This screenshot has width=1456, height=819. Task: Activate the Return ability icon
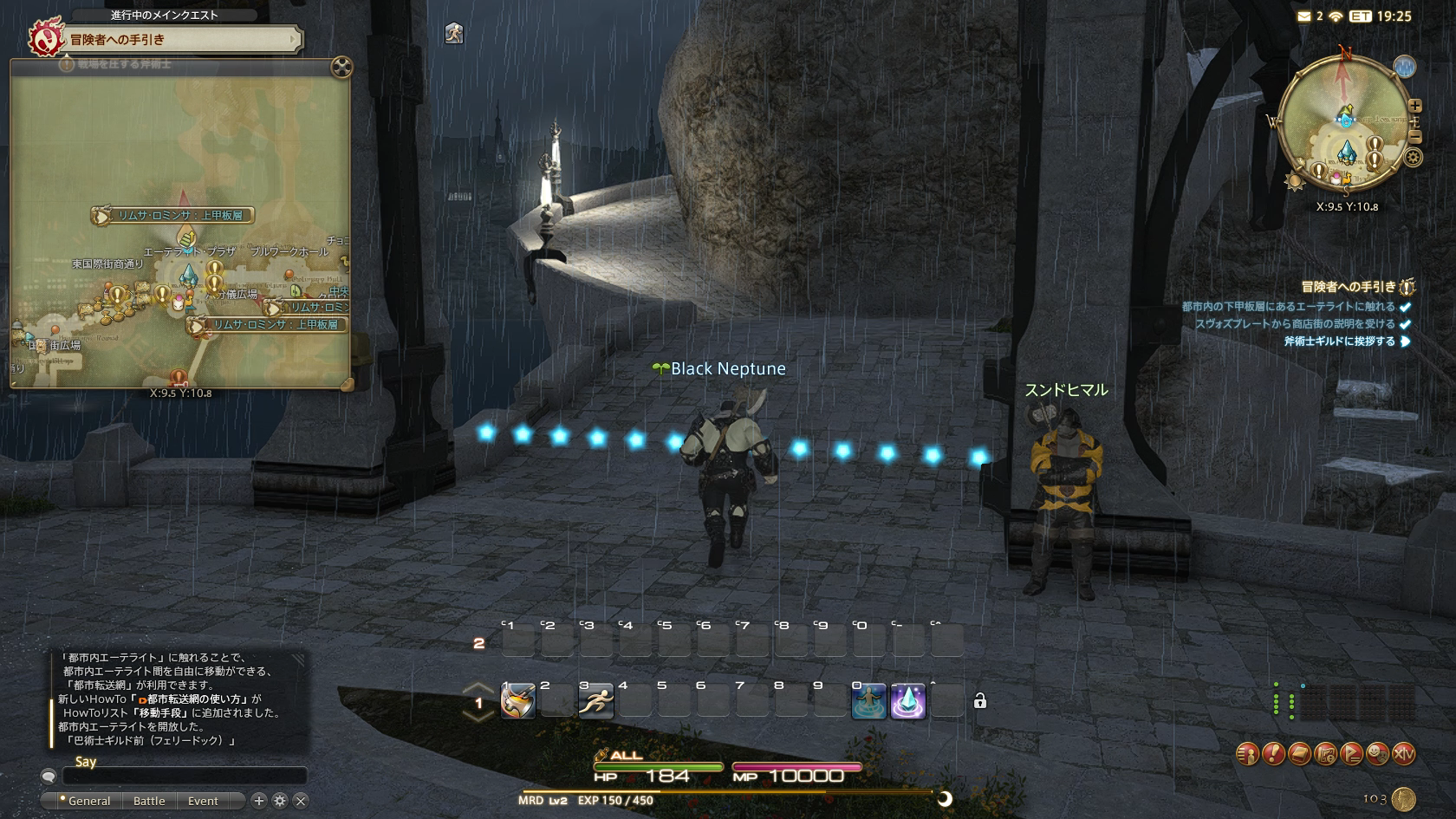tap(868, 701)
